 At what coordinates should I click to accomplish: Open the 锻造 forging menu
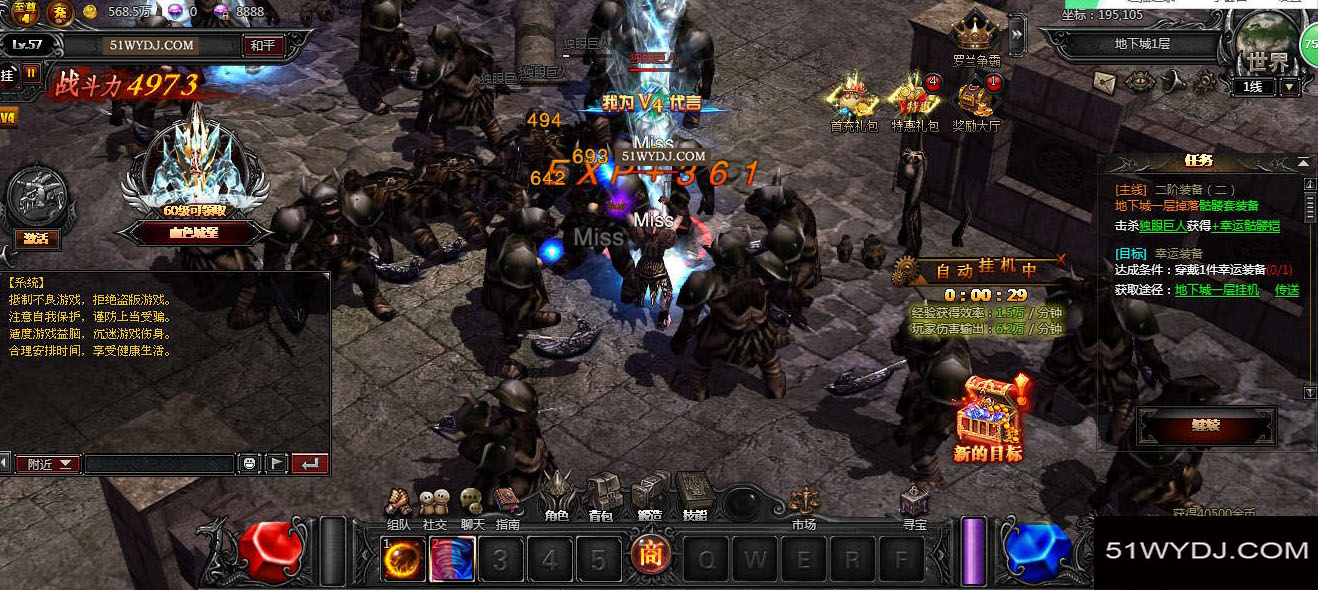click(649, 495)
